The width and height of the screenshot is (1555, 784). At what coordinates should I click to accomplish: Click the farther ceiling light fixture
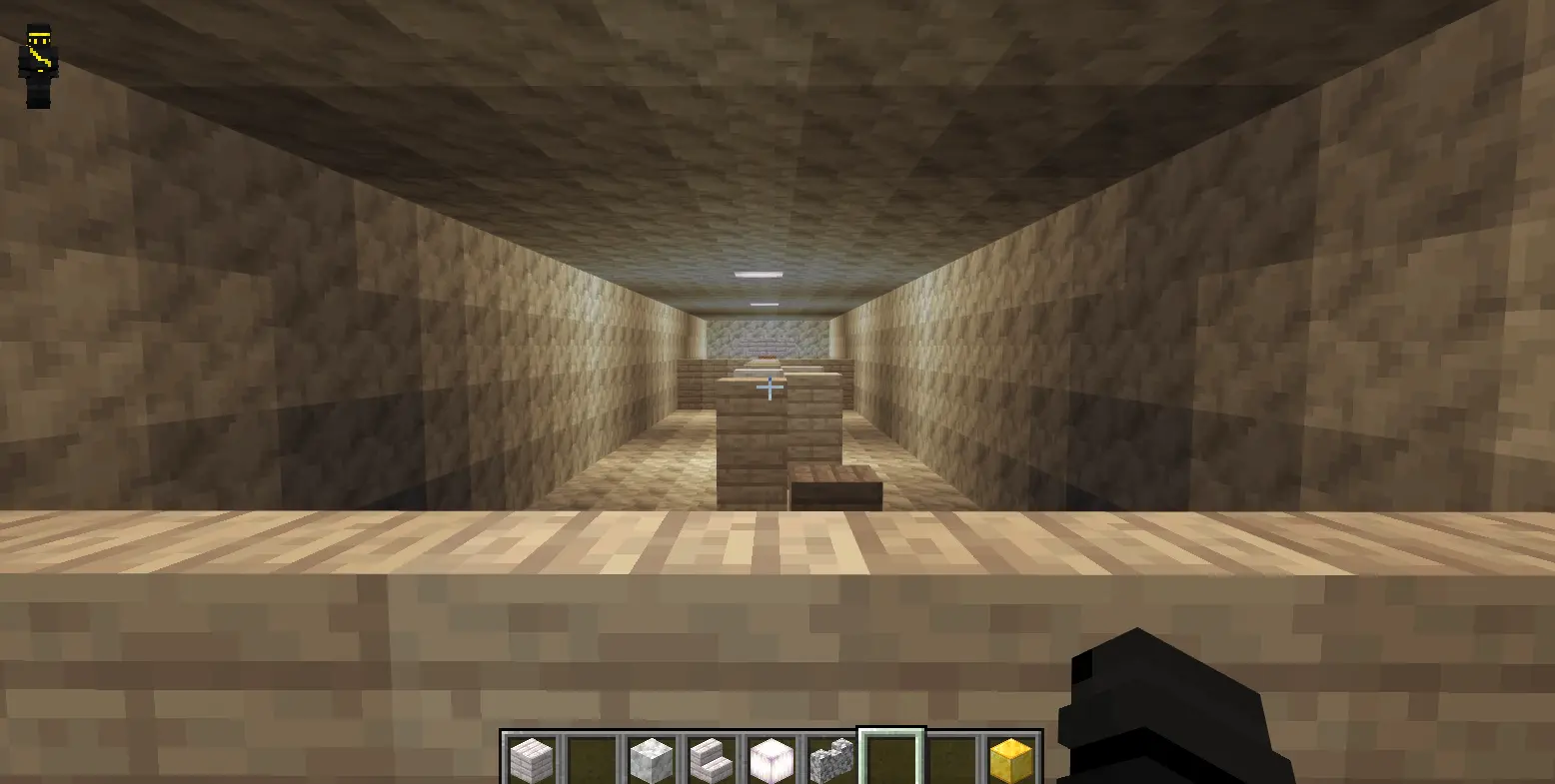(766, 302)
